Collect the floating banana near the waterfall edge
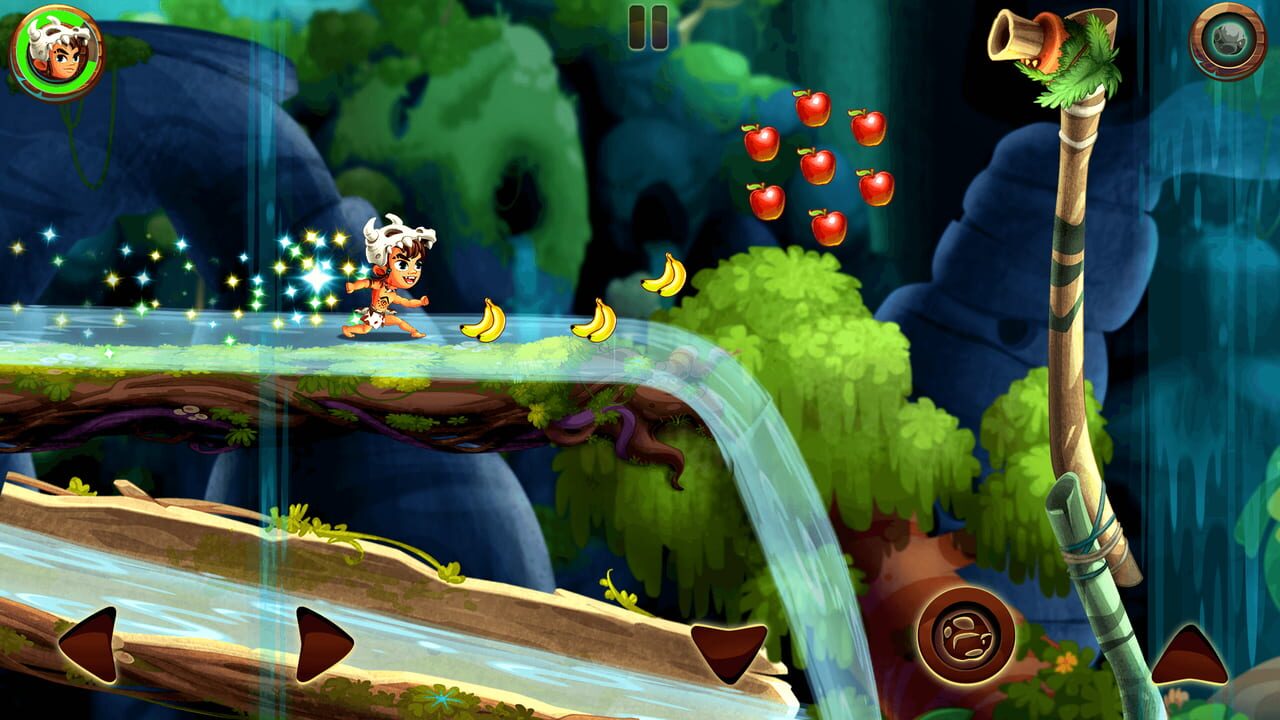Image resolution: width=1280 pixels, height=720 pixels. pyautogui.click(x=665, y=272)
